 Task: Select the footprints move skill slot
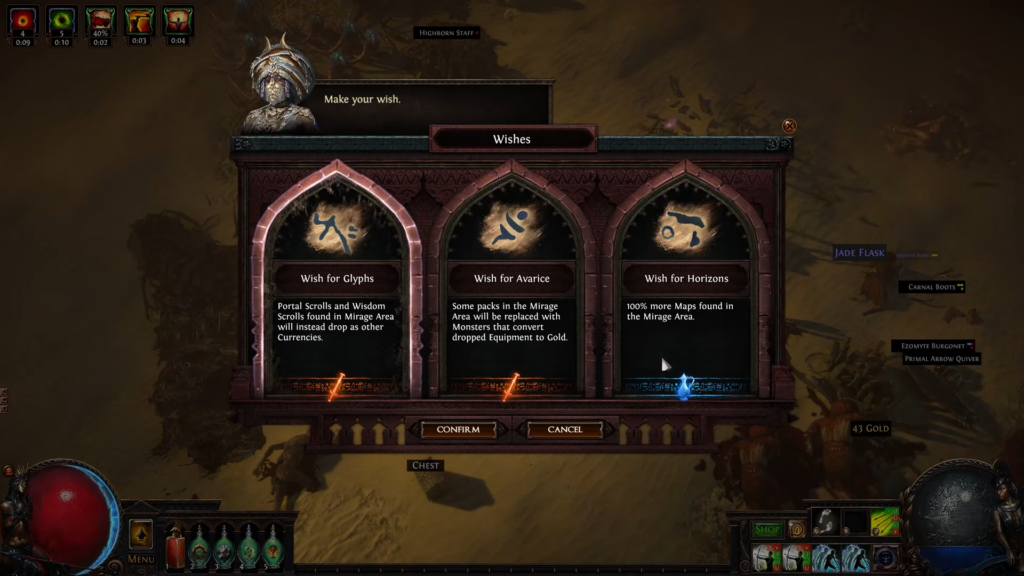[824, 520]
